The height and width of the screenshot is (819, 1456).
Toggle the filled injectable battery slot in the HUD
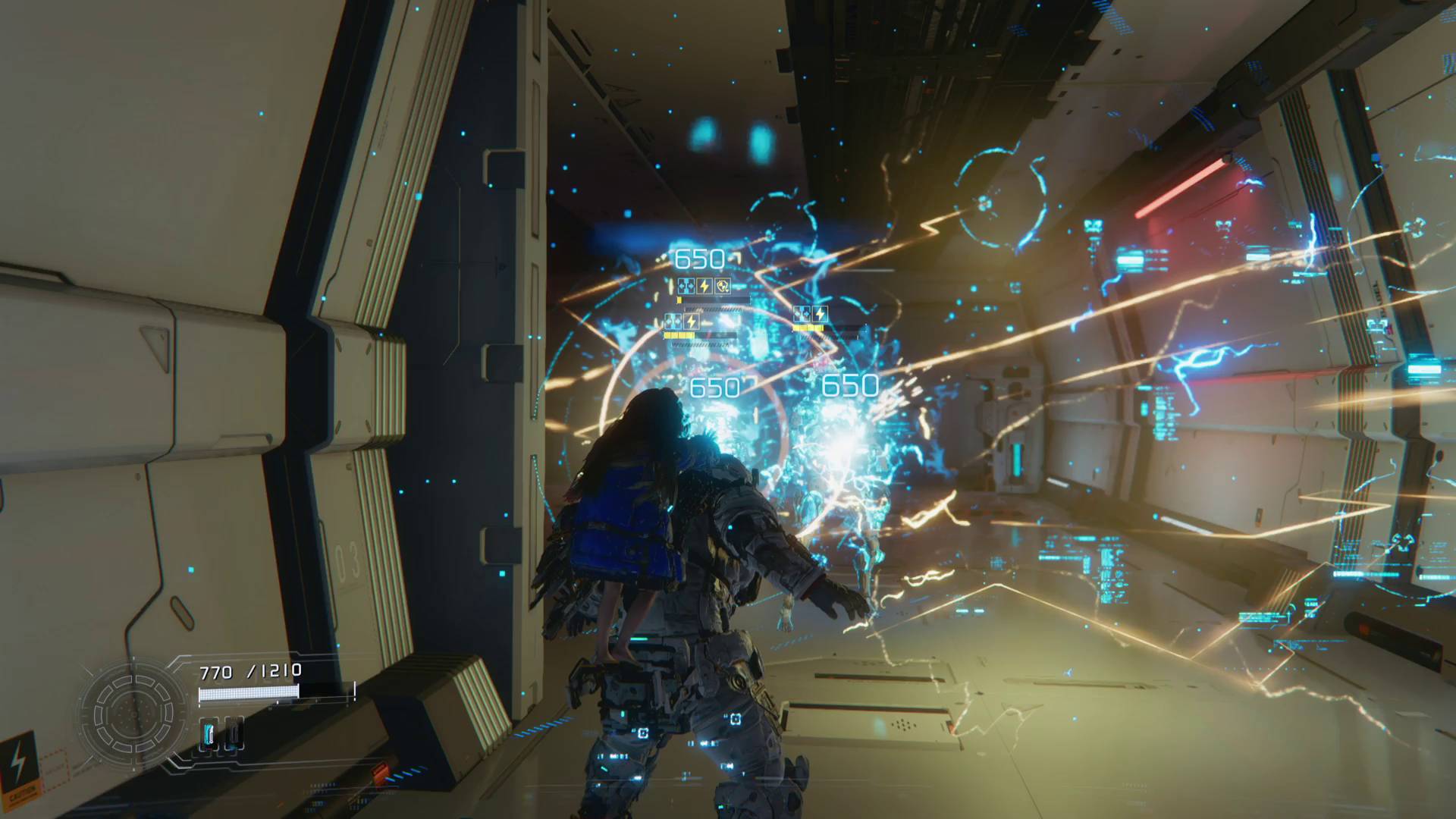point(209,735)
